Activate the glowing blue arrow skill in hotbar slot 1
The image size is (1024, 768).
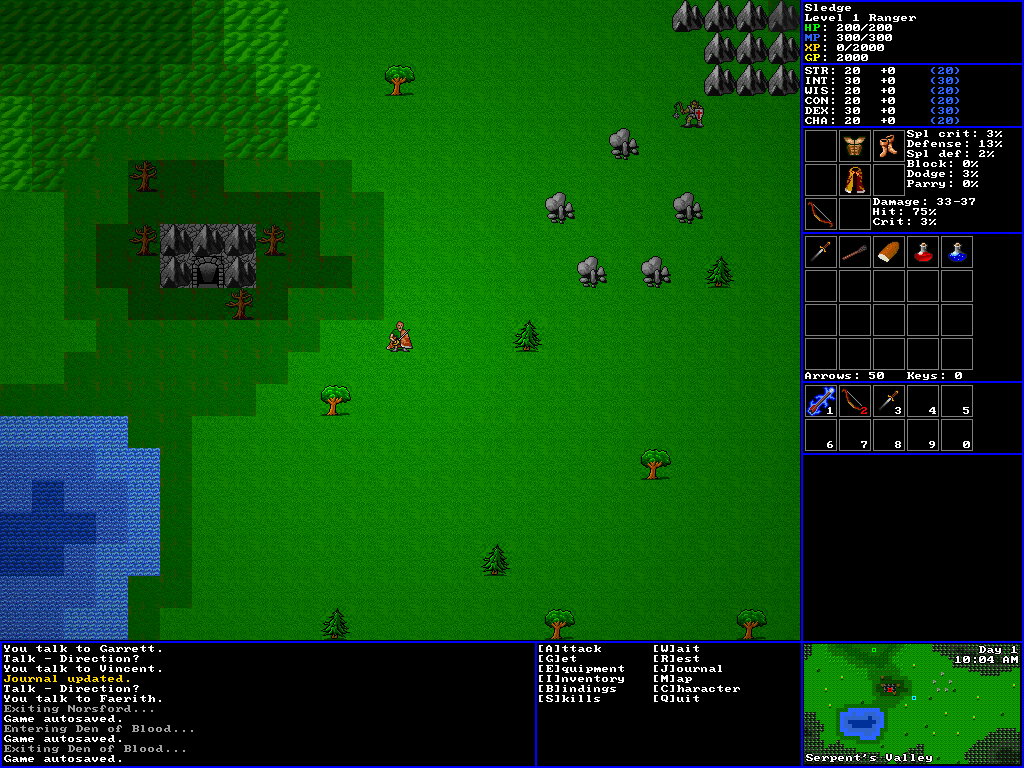click(821, 401)
